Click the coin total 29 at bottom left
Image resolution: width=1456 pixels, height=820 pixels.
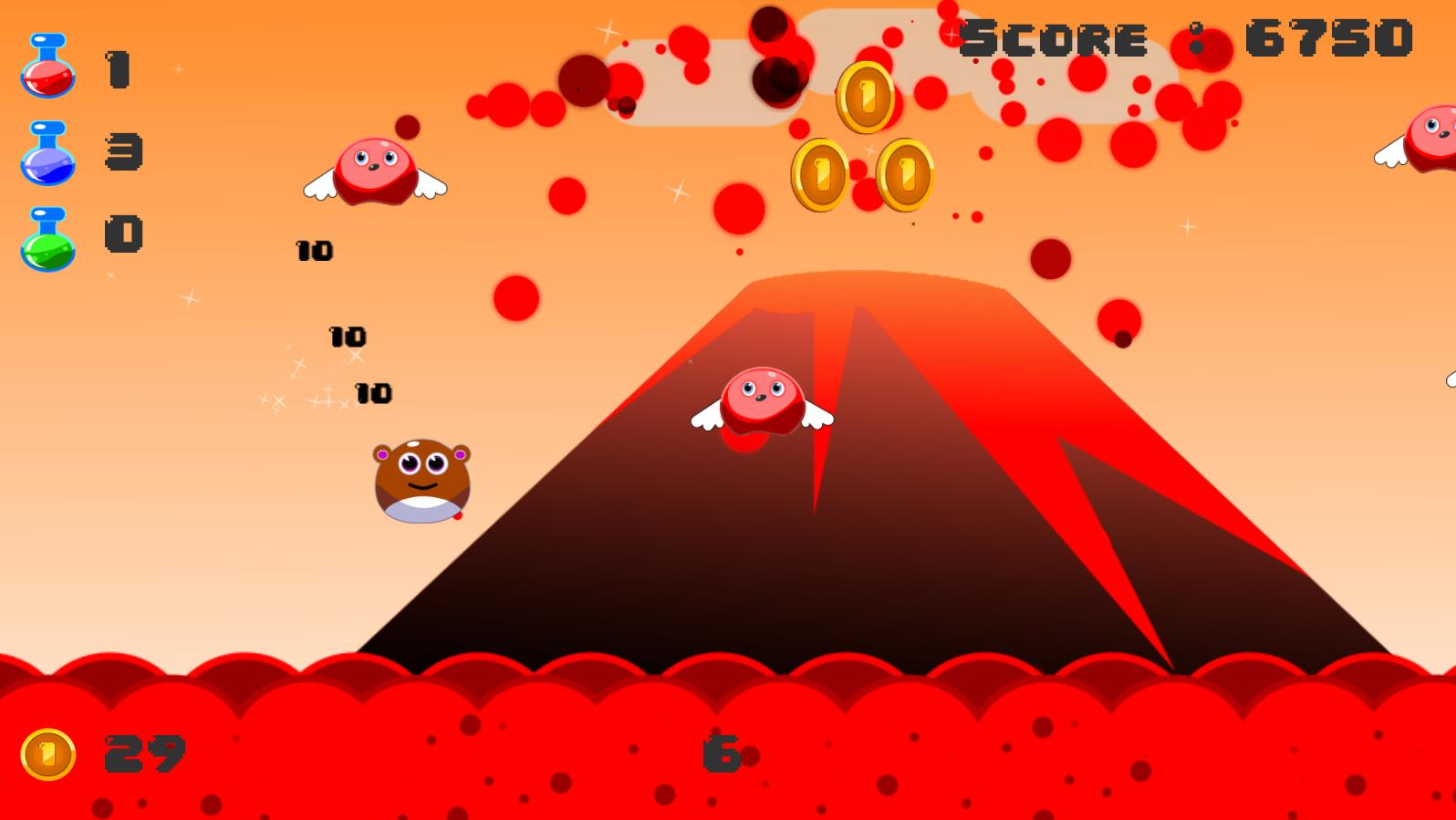click(x=144, y=753)
